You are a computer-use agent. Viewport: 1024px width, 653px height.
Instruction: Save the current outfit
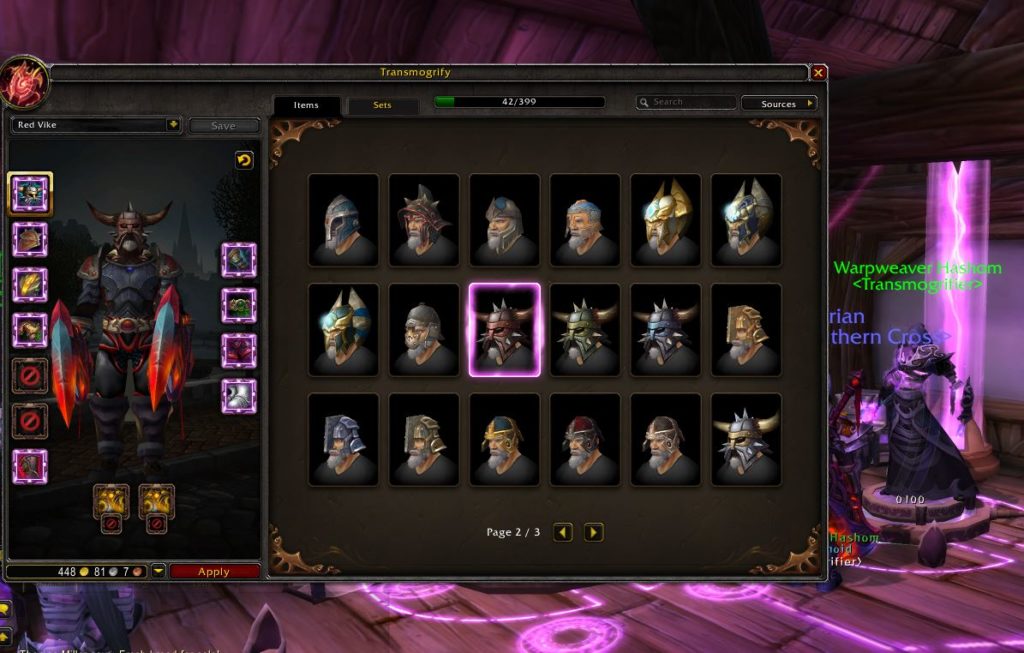[x=223, y=126]
